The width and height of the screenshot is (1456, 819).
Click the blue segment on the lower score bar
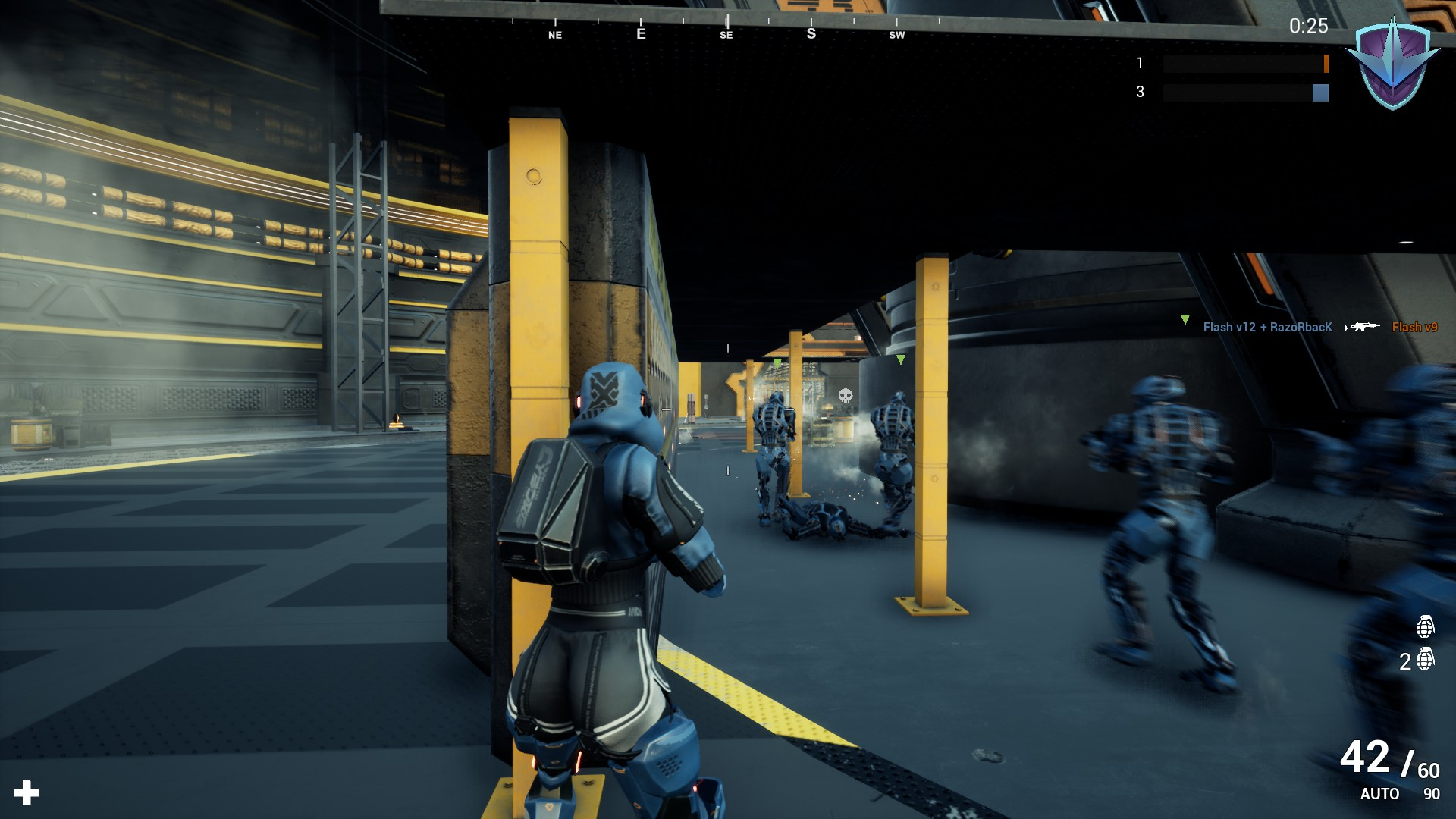click(1320, 94)
